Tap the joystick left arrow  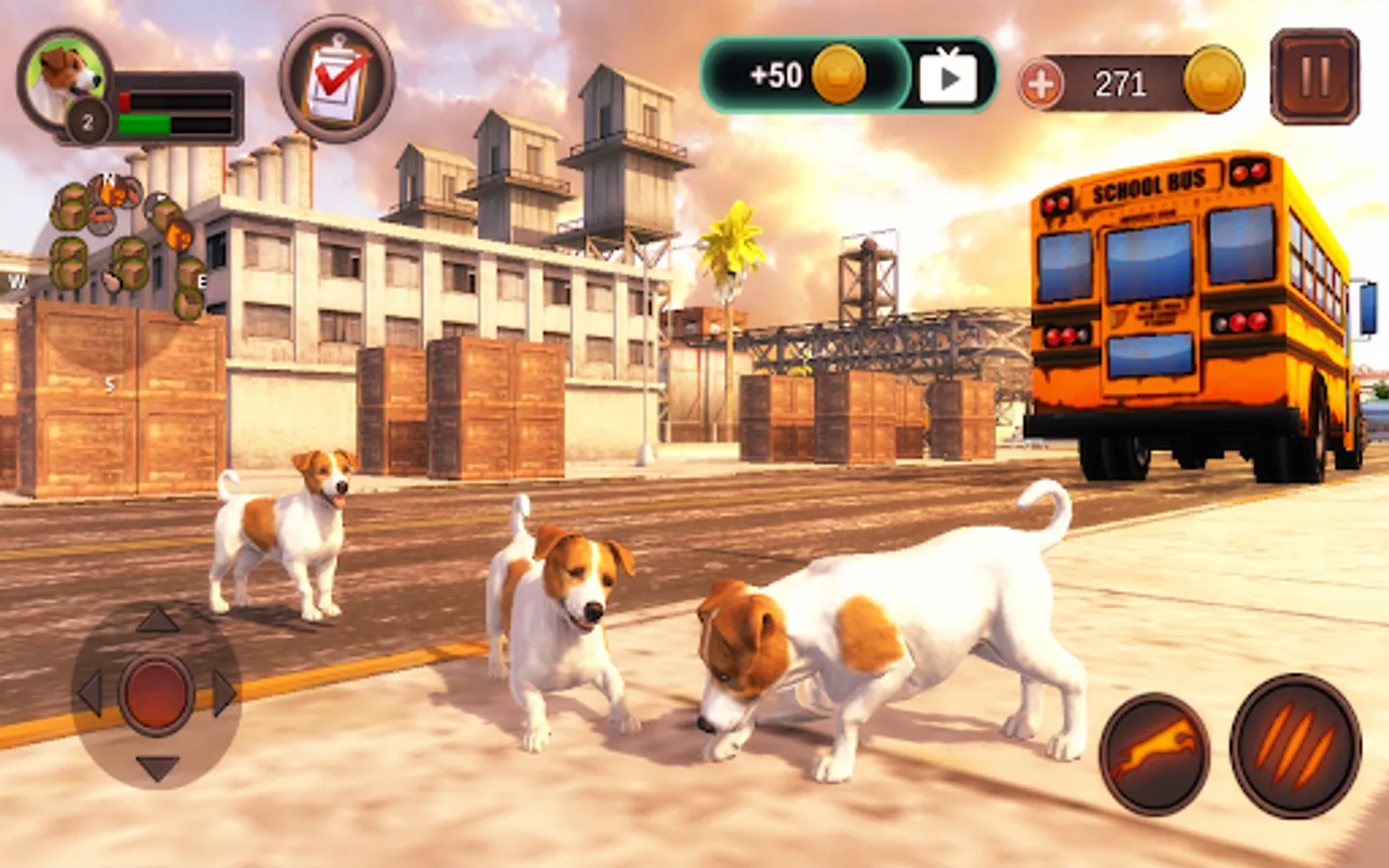(90, 693)
